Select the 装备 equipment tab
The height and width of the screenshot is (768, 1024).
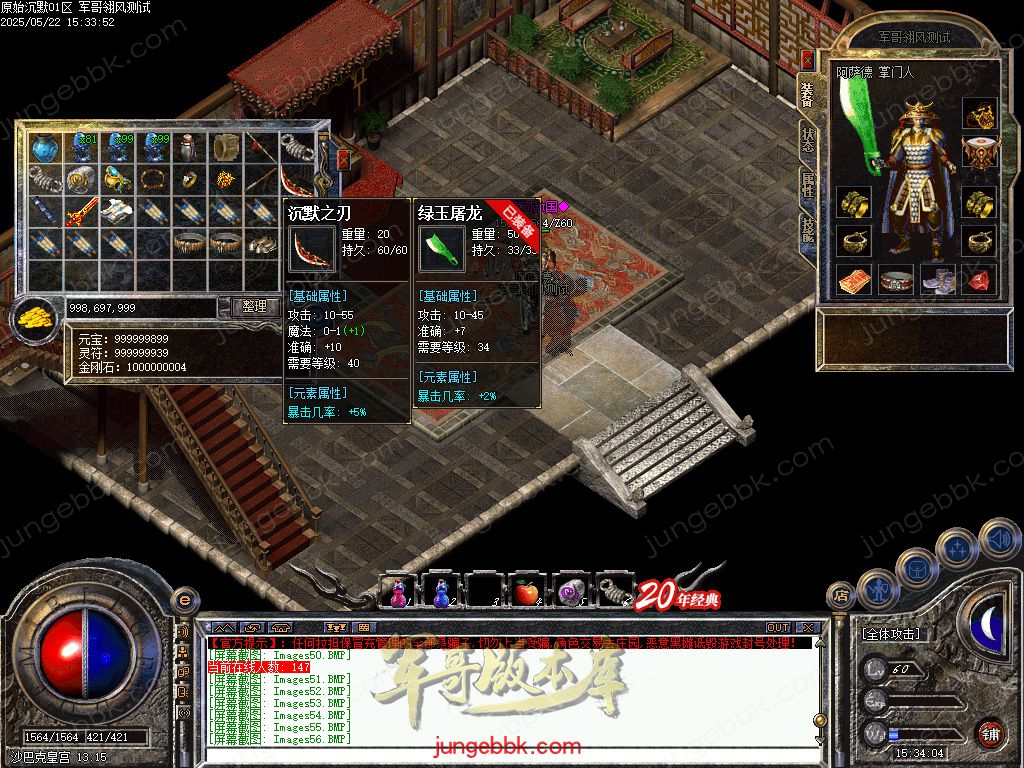click(x=807, y=94)
